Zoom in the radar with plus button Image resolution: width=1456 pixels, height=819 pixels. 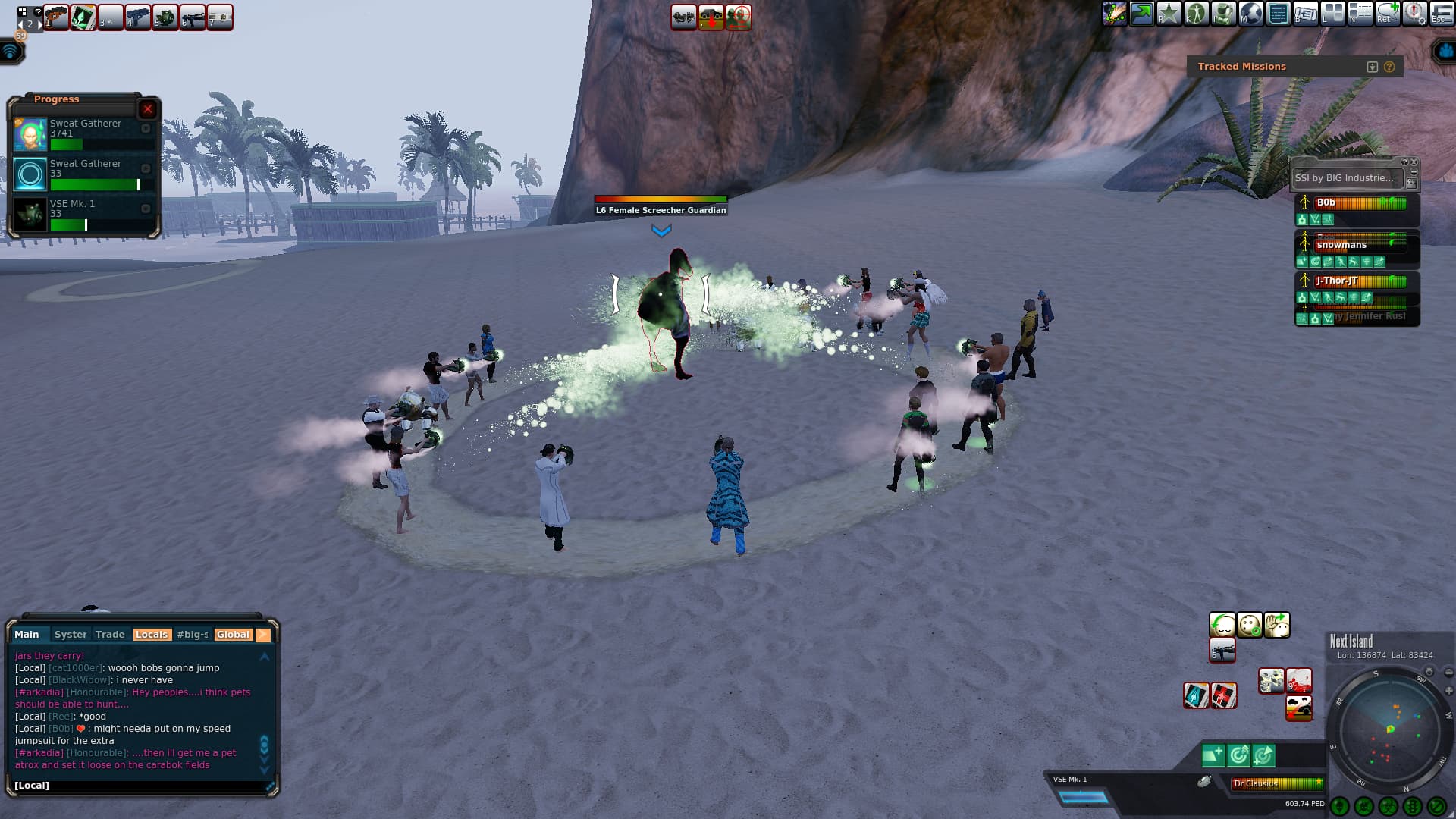tap(1448, 691)
